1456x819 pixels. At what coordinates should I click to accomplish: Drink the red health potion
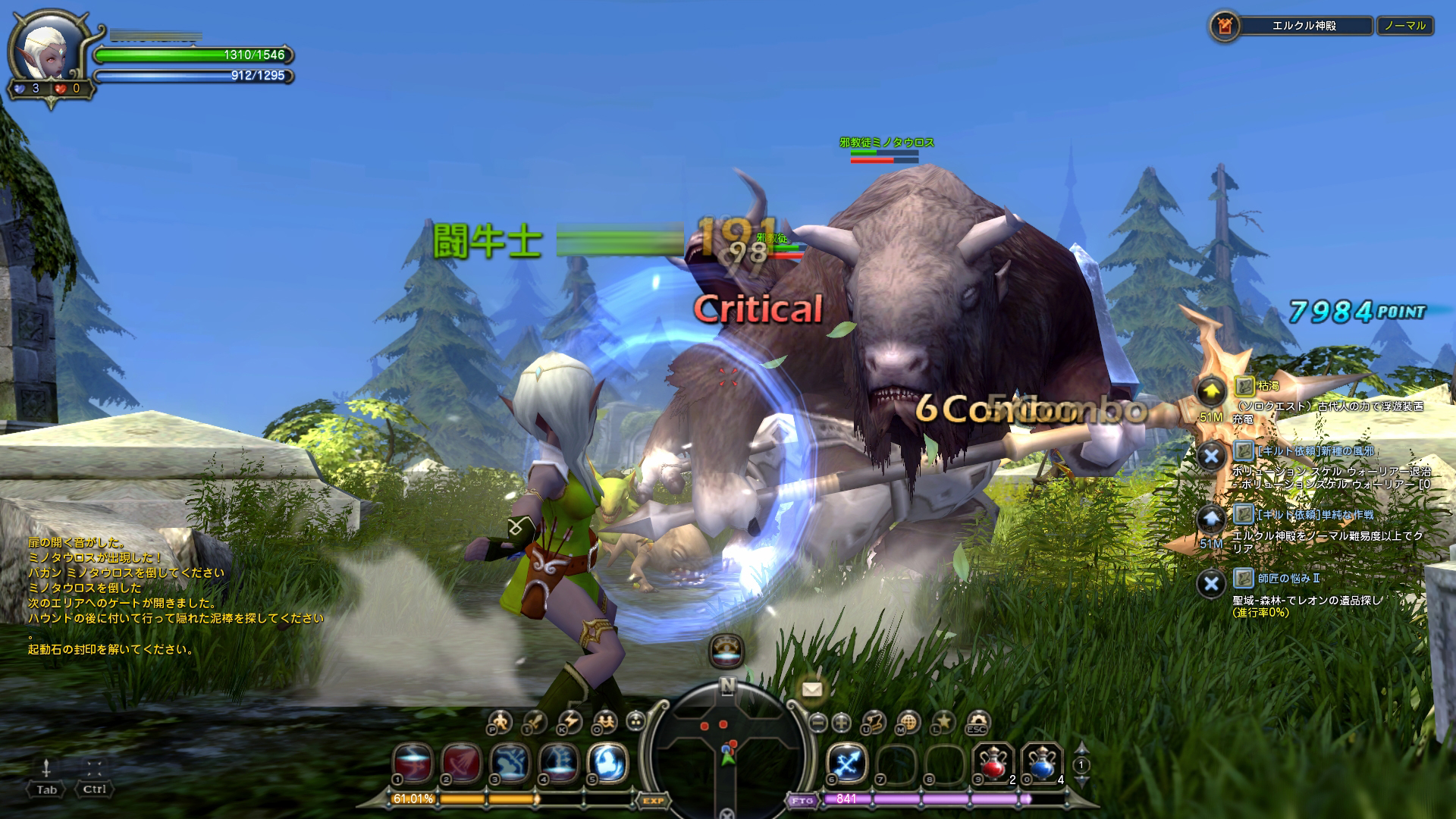pos(993,761)
